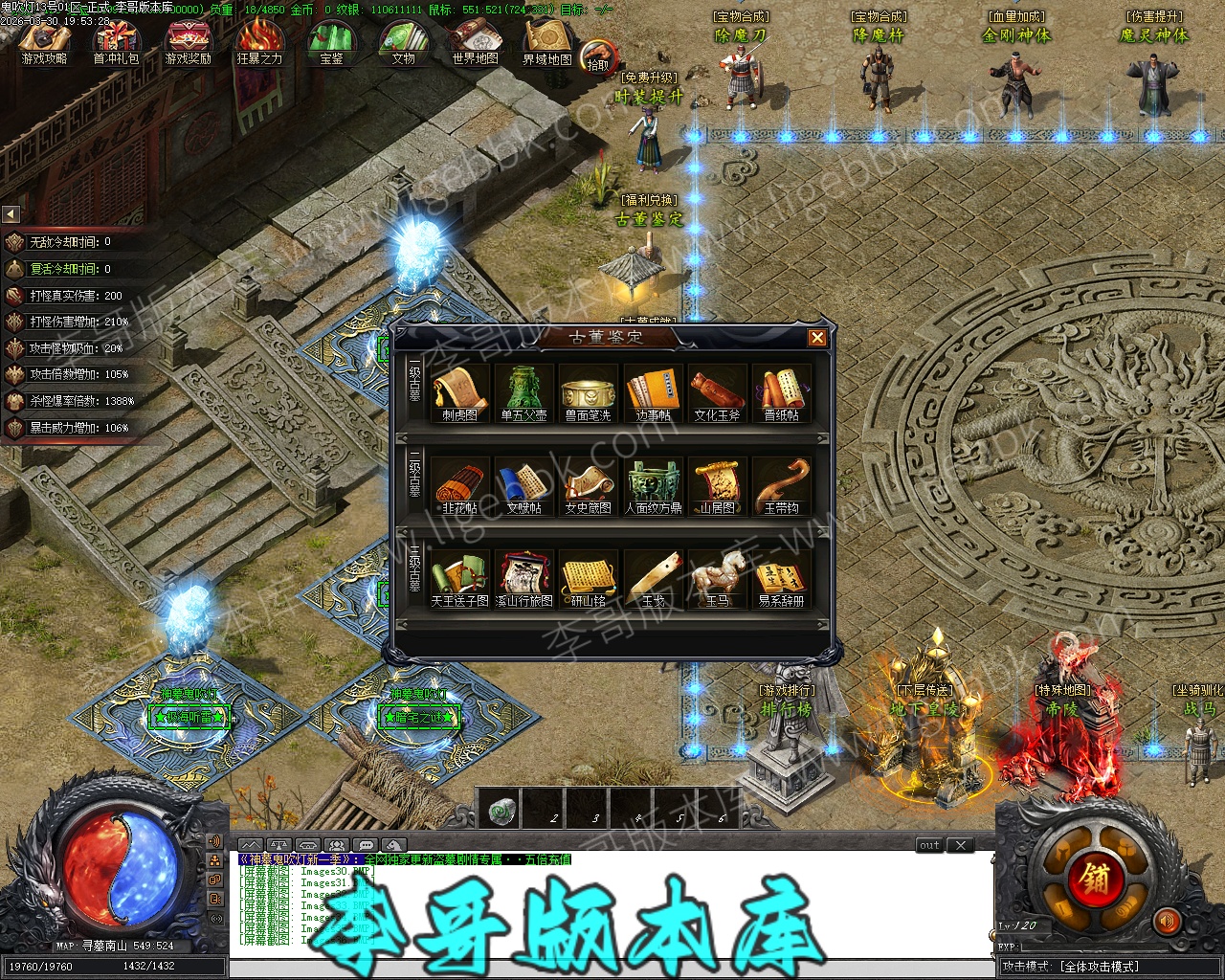Choose the 玉带钩 jade hook
The height and width of the screenshot is (980, 1225).
[x=781, y=484]
